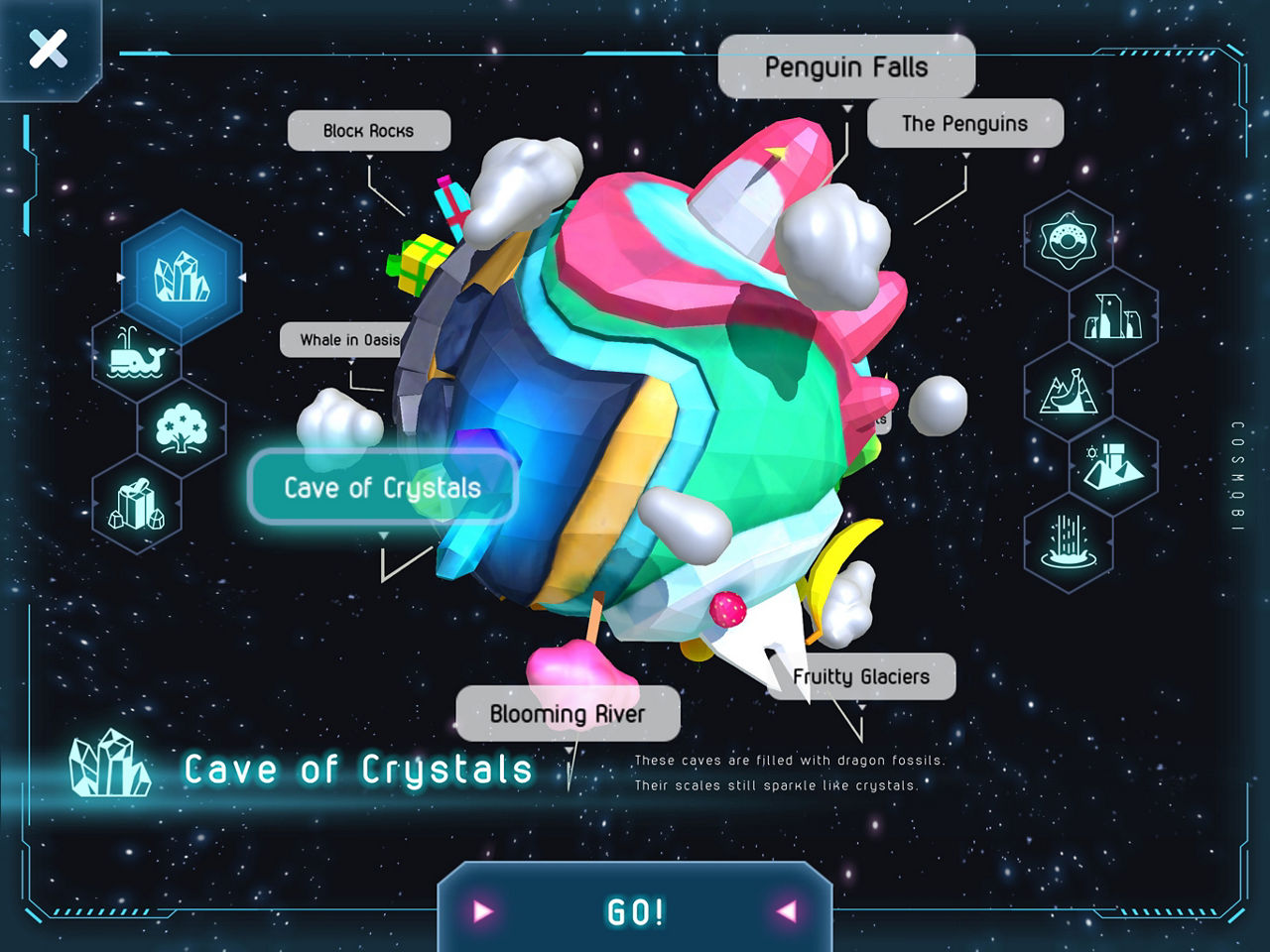Select the Blooming River location label
The width and height of the screenshot is (1270, 952).
(x=567, y=714)
